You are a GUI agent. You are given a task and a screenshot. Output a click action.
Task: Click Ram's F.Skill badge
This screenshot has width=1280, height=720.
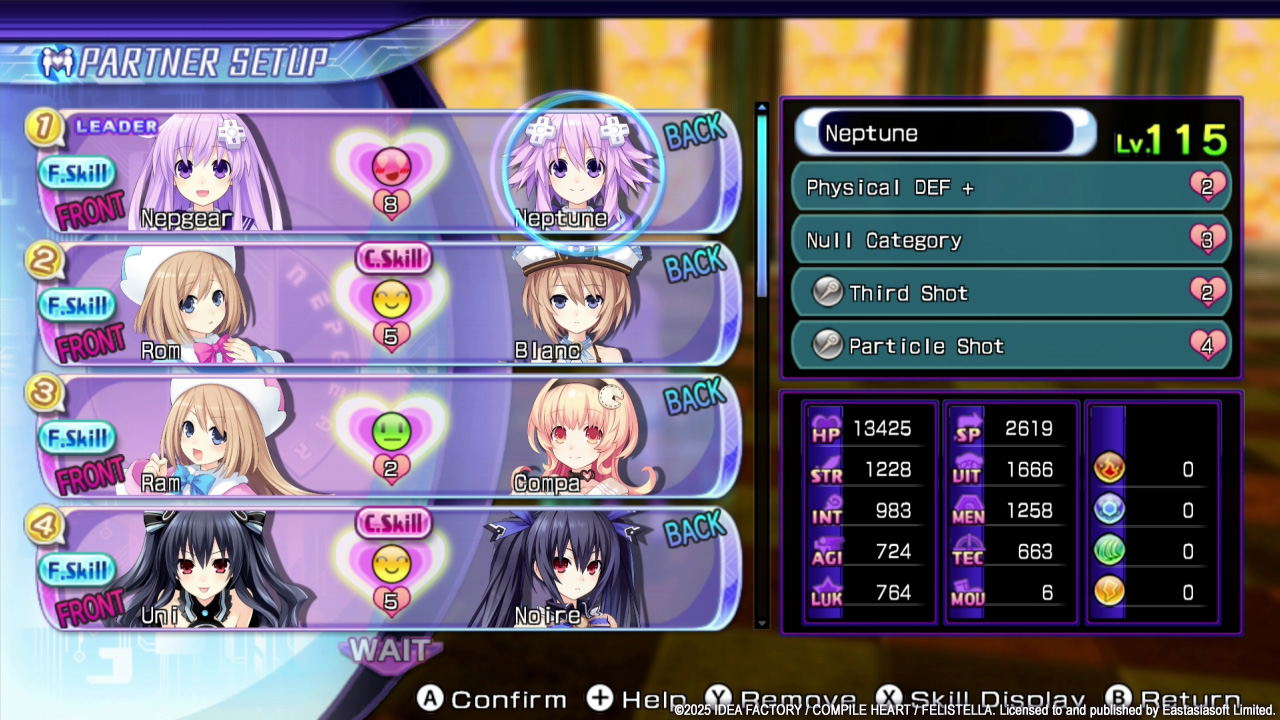(x=77, y=438)
